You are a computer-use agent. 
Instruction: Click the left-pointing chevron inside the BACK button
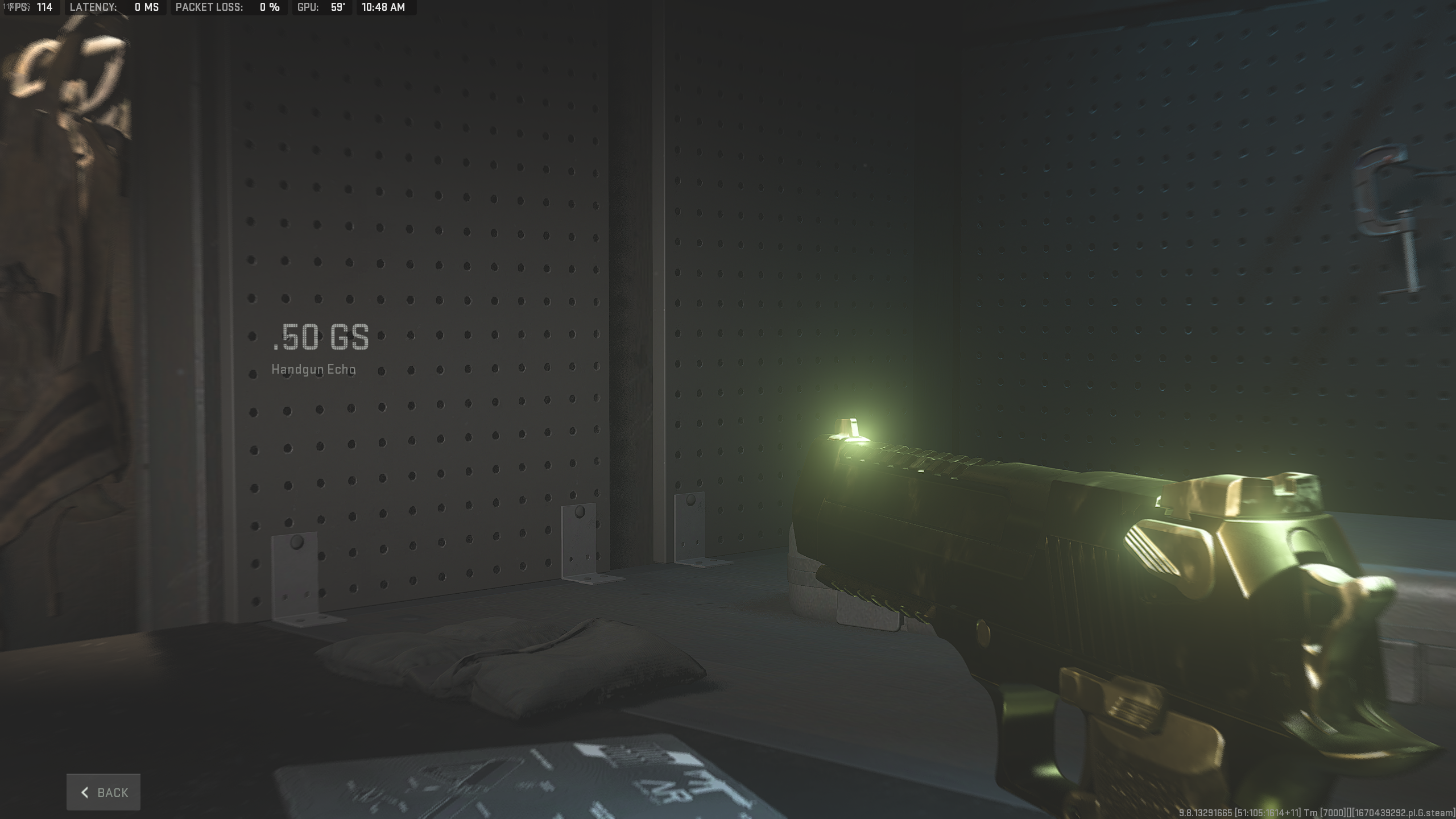pos(85,792)
